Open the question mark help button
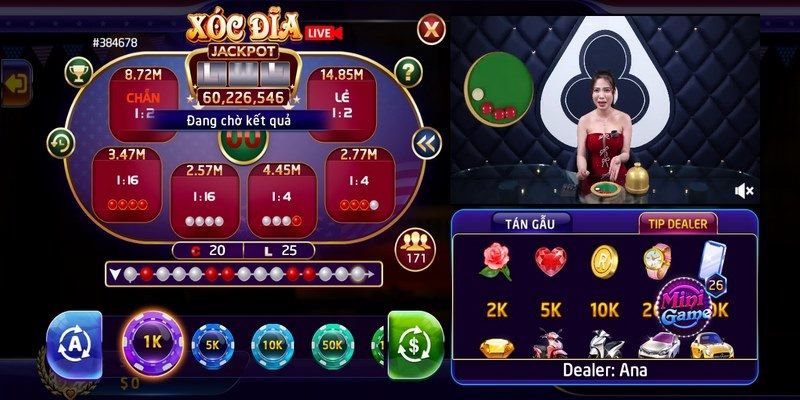 click(x=406, y=71)
